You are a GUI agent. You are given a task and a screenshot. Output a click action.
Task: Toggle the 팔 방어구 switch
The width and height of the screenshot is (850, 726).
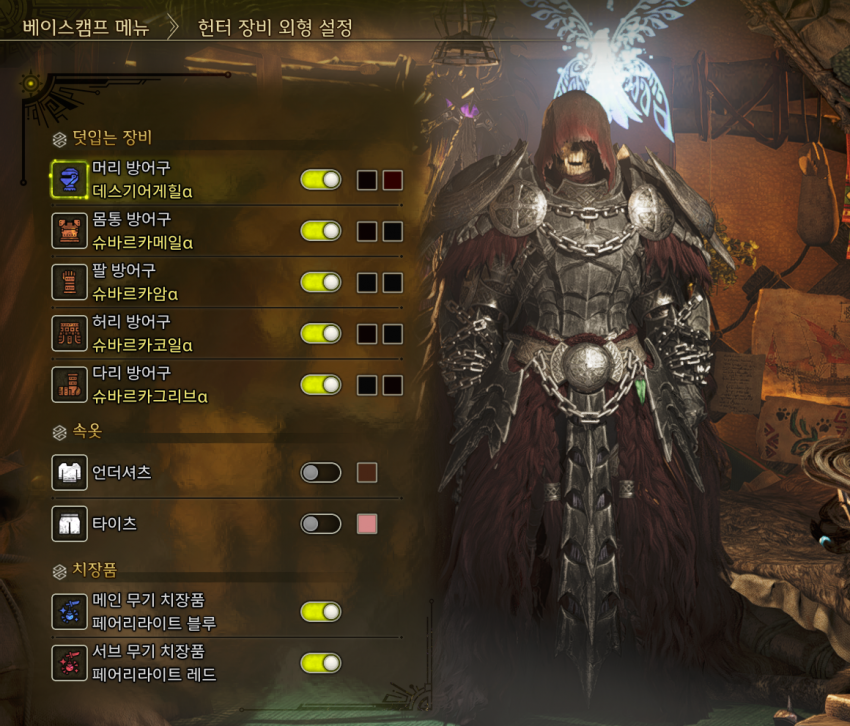pos(321,283)
